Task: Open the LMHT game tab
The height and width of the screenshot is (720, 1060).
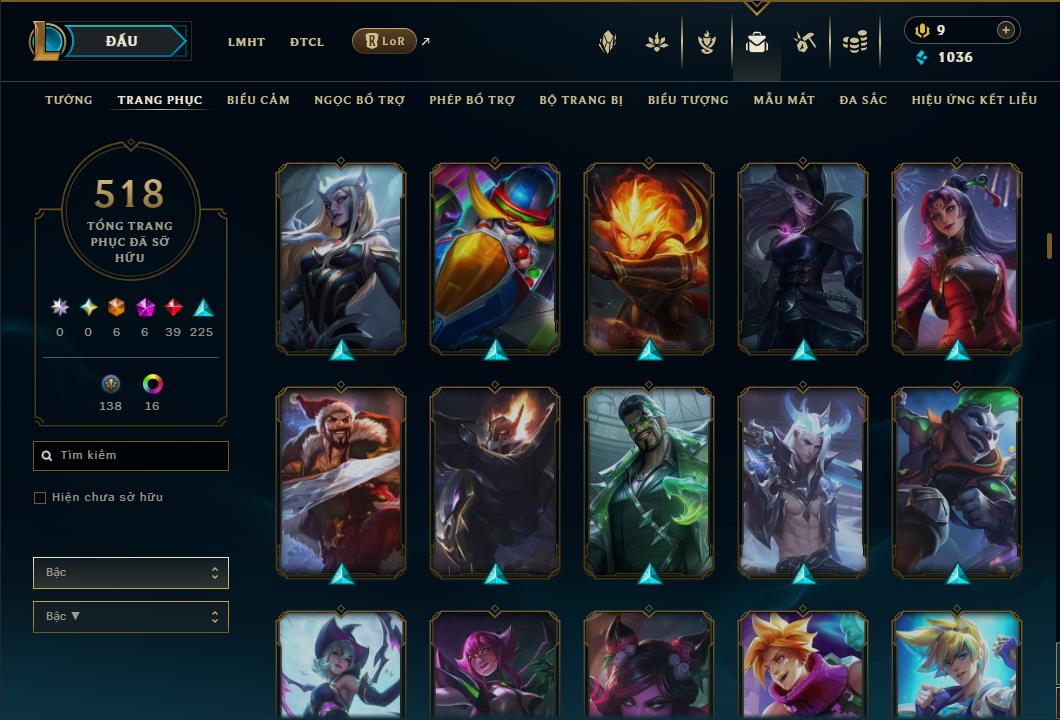Action: click(x=246, y=42)
